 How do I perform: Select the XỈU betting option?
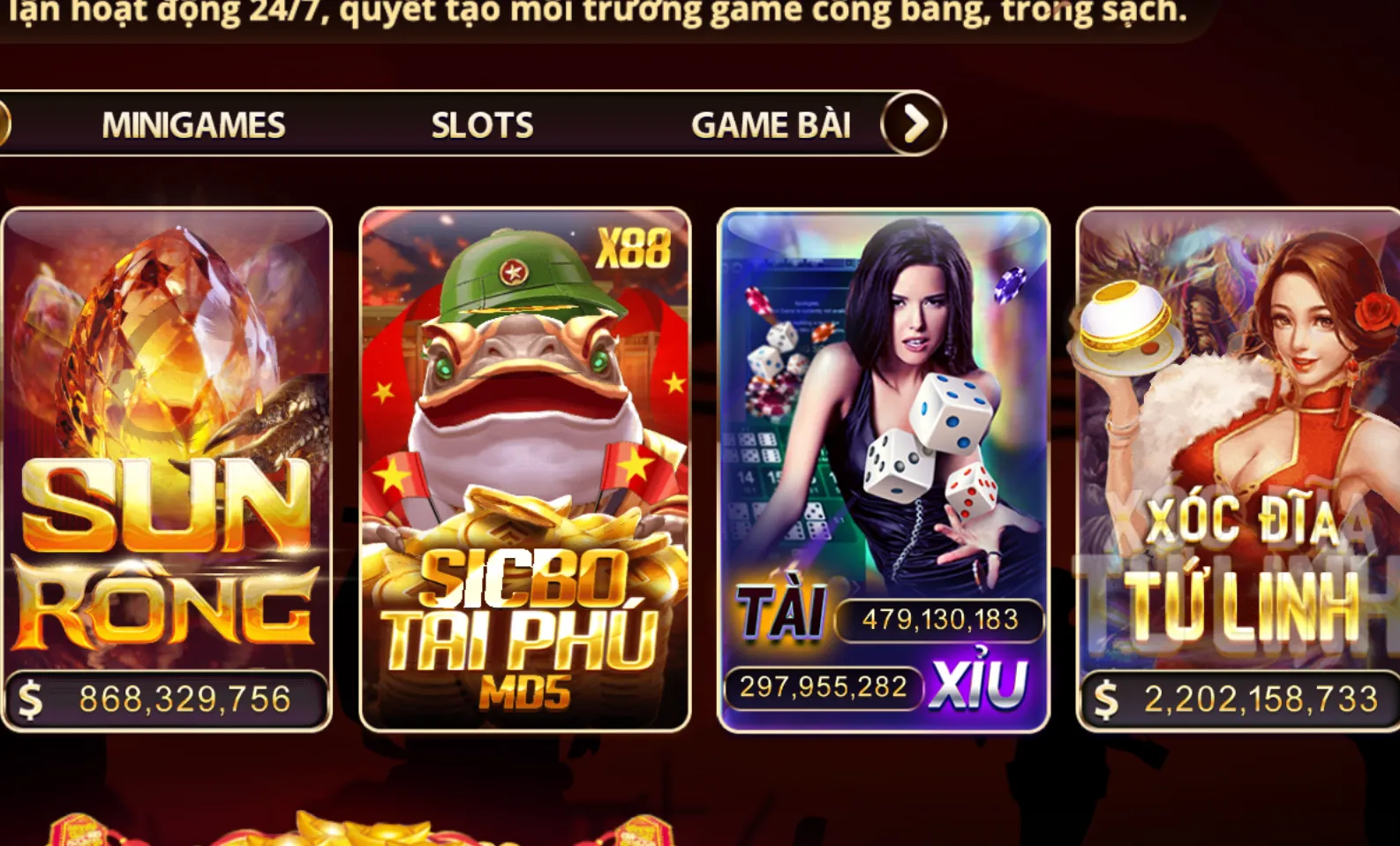click(x=982, y=679)
